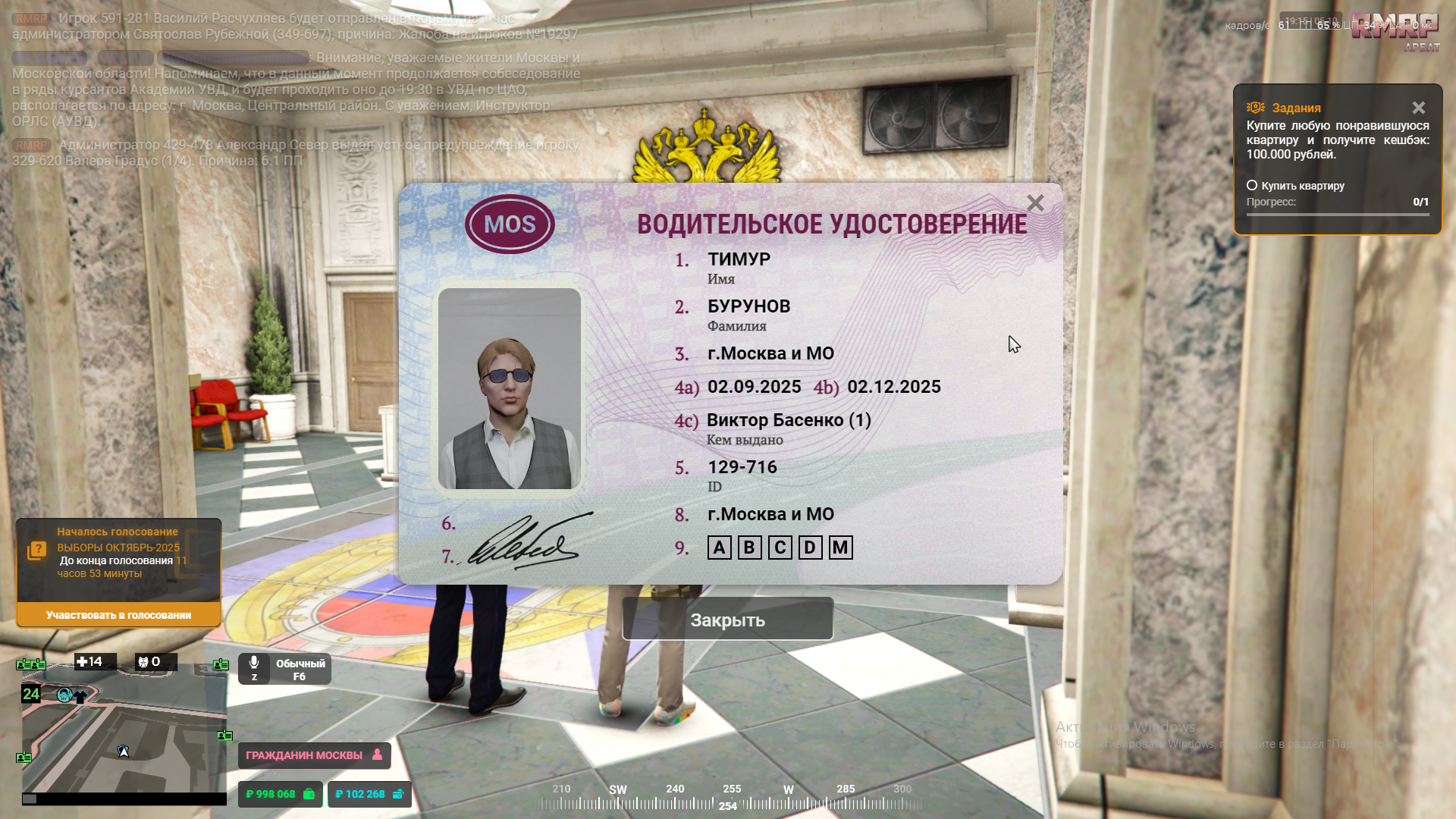Open the cash balance 998 068
1456x819 pixels.
[280, 794]
